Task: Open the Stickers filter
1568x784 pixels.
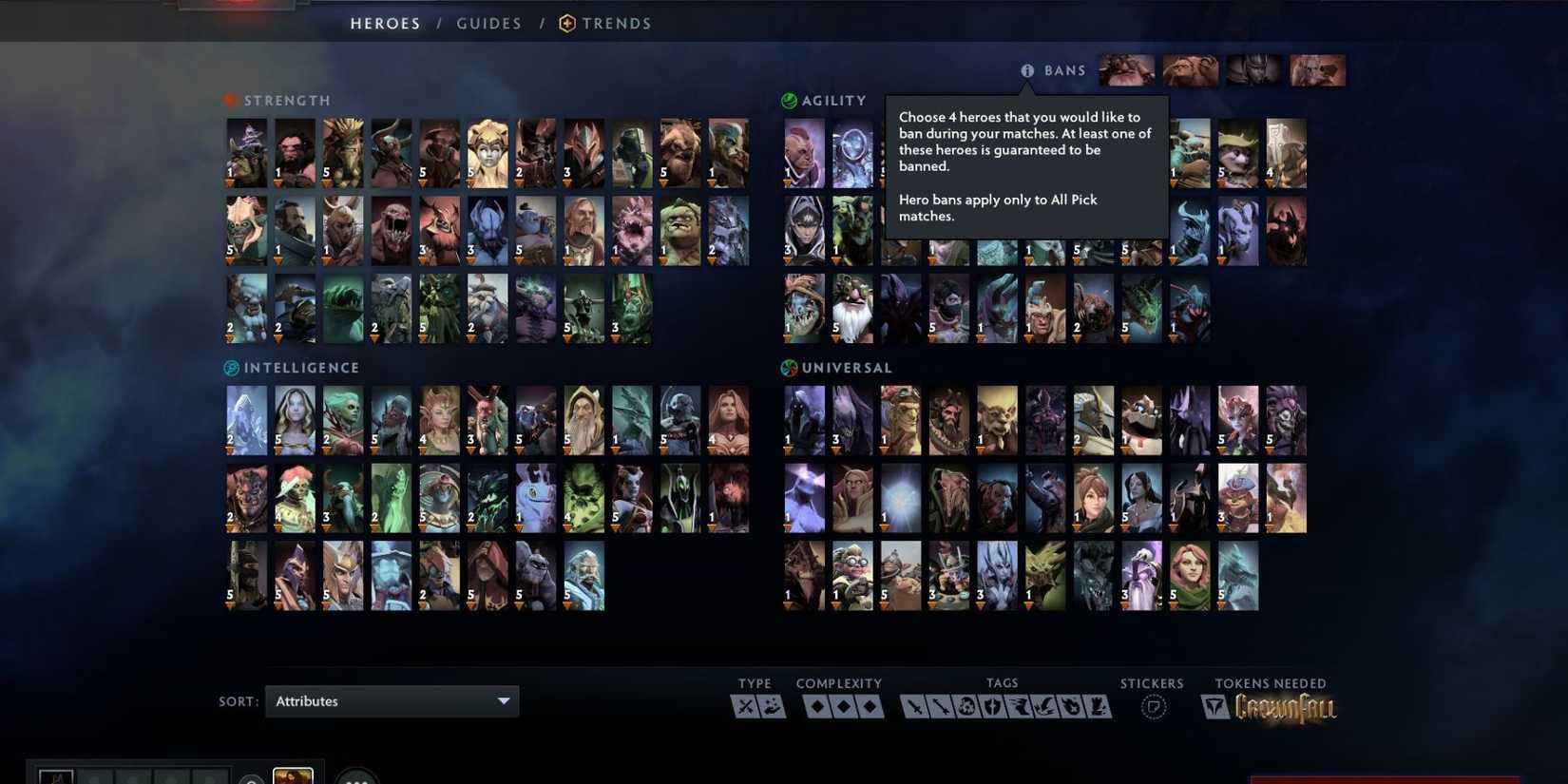Action: click(x=1153, y=705)
